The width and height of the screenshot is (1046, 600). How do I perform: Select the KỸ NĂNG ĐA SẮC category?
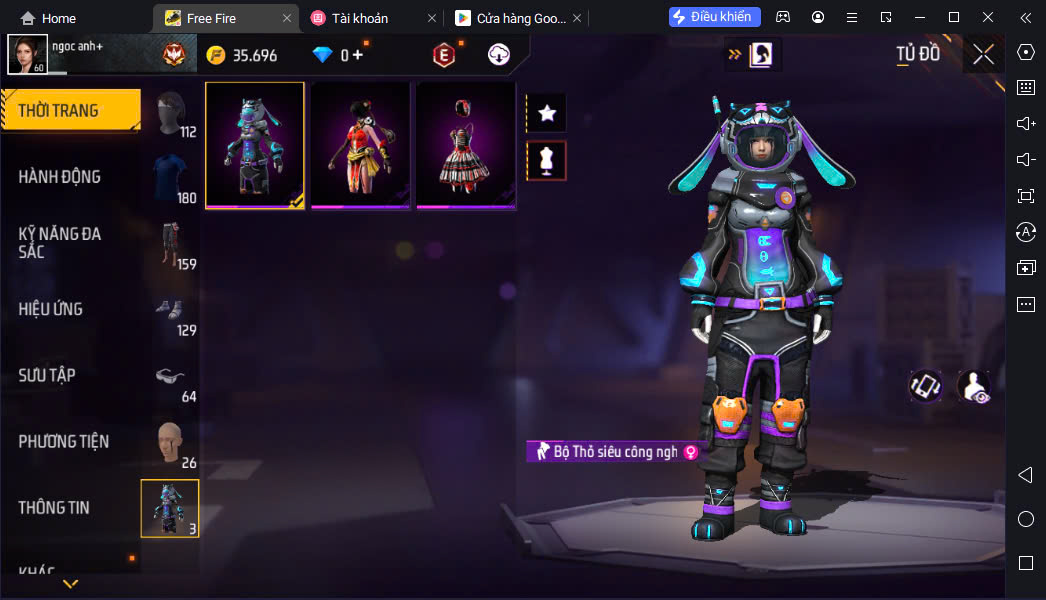point(60,242)
